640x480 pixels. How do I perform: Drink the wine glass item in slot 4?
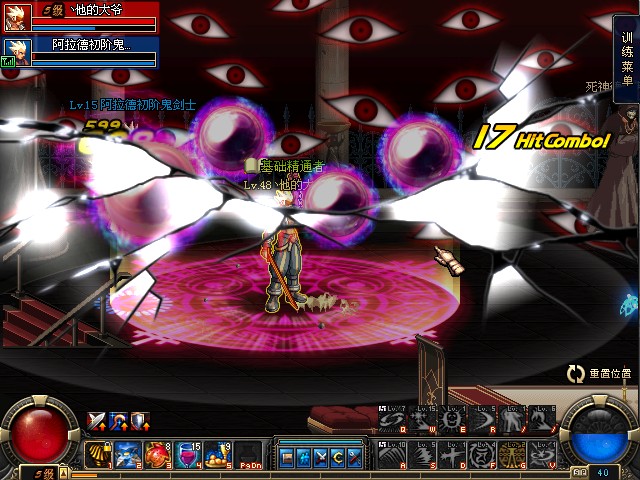[188, 453]
